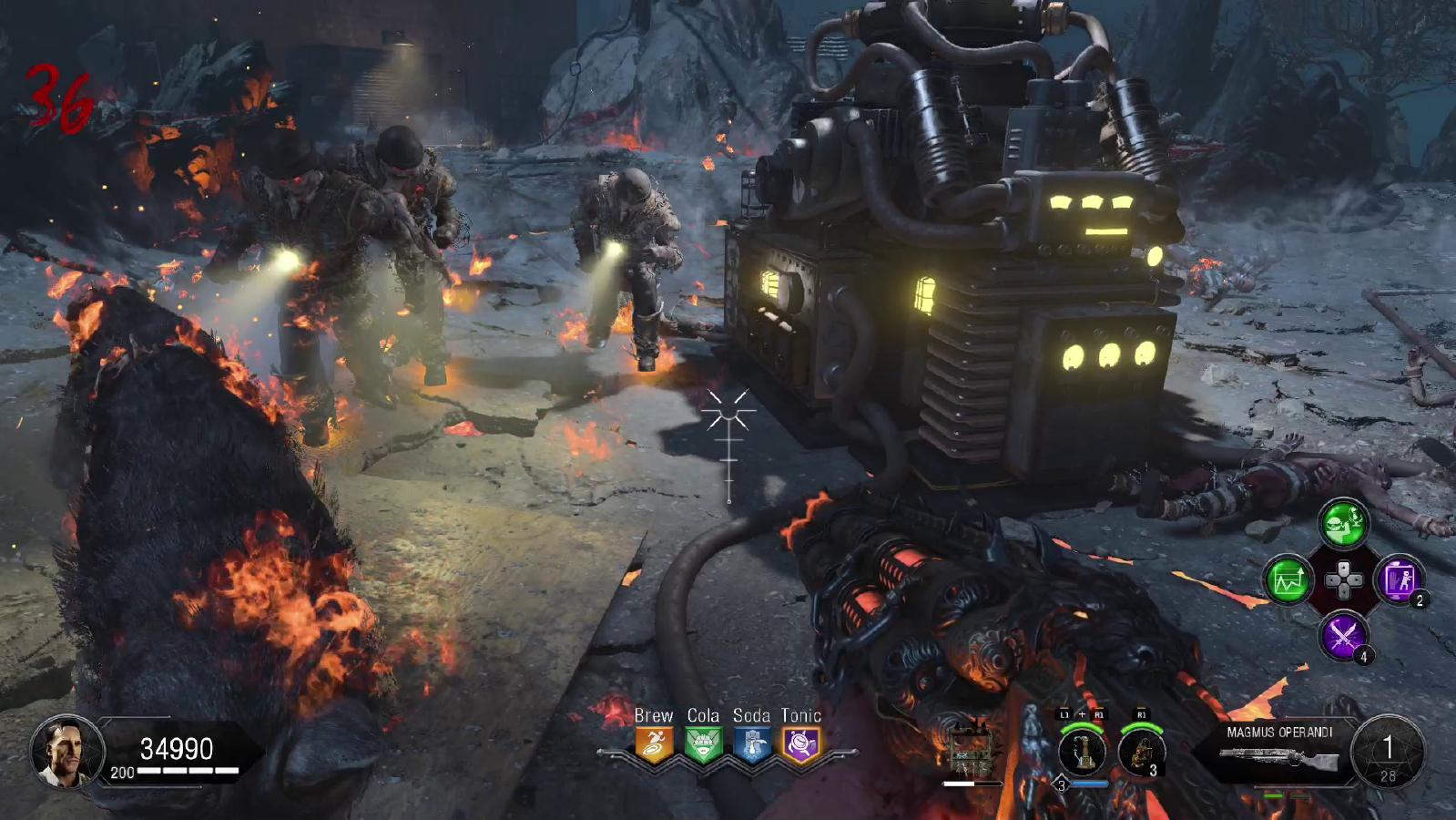
Task: Activate the top green elixir icon
Action: tap(1344, 523)
